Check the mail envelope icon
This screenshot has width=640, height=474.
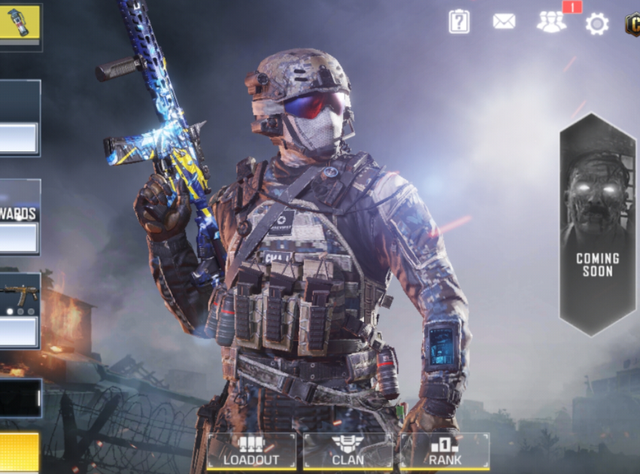click(x=504, y=21)
